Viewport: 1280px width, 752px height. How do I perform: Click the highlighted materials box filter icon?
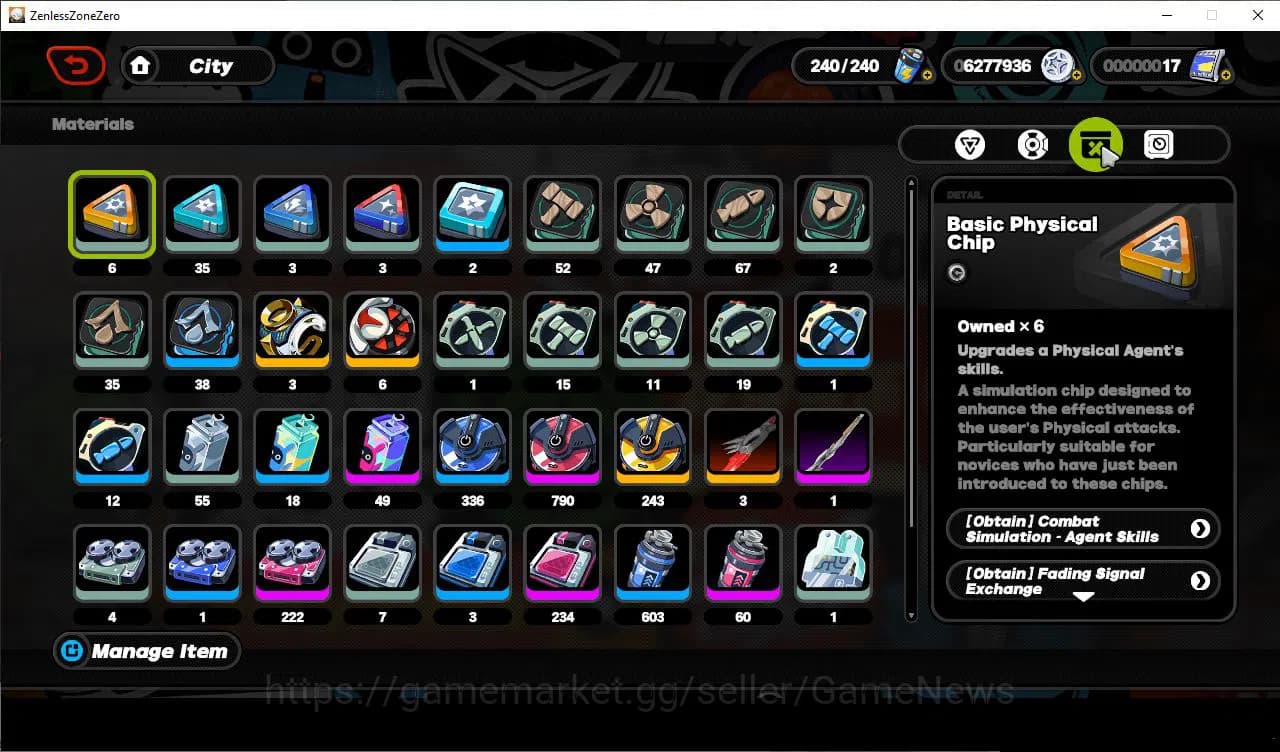1096,144
